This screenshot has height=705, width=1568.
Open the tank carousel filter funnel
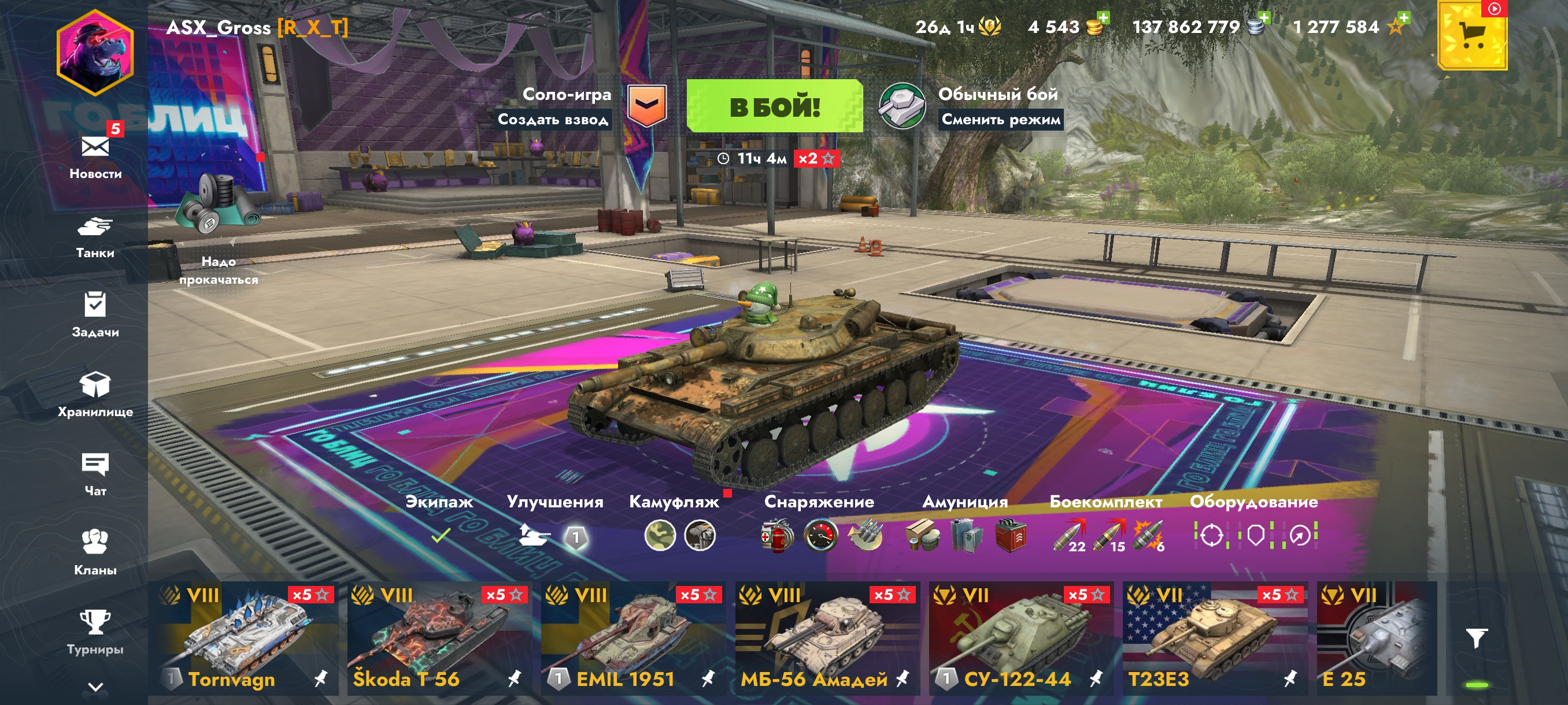click(1477, 637)
